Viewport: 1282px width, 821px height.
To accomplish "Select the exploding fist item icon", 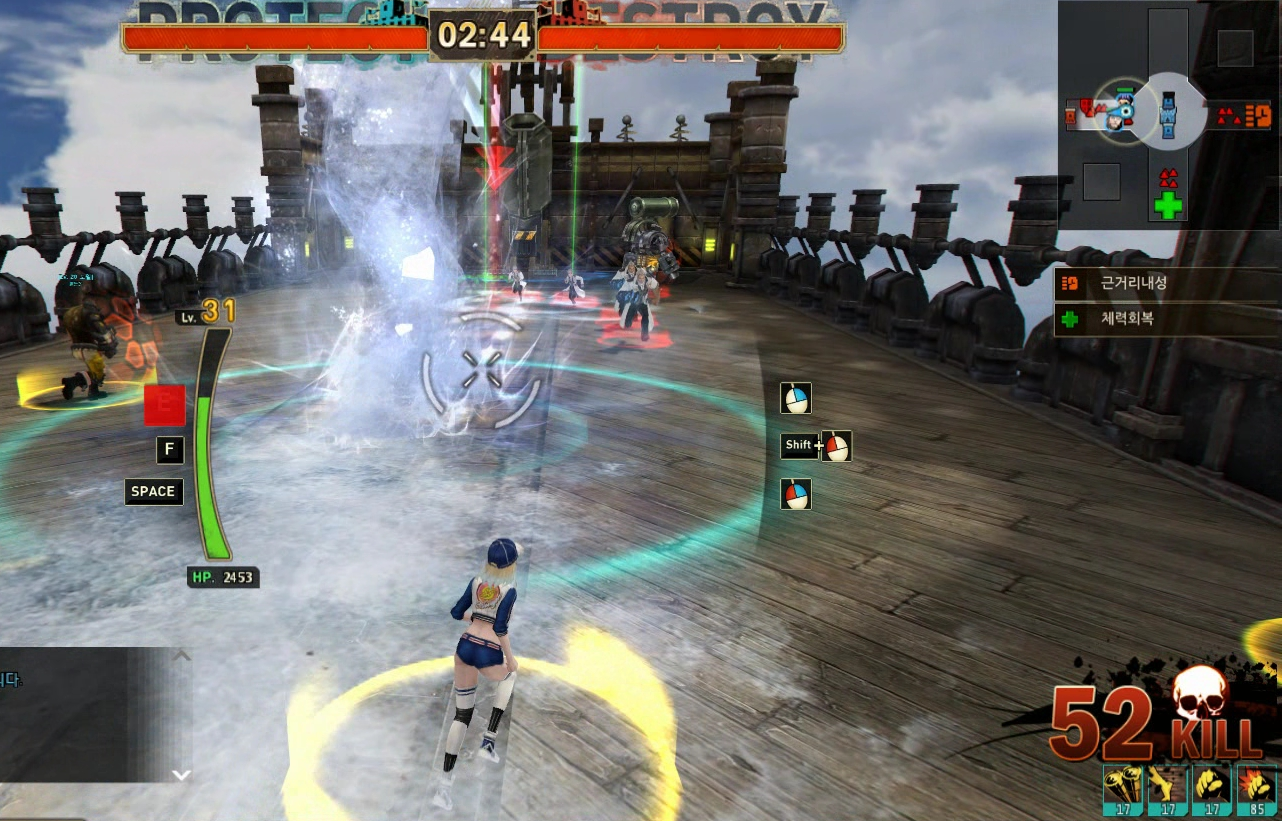I will (x=1256, y=786).
